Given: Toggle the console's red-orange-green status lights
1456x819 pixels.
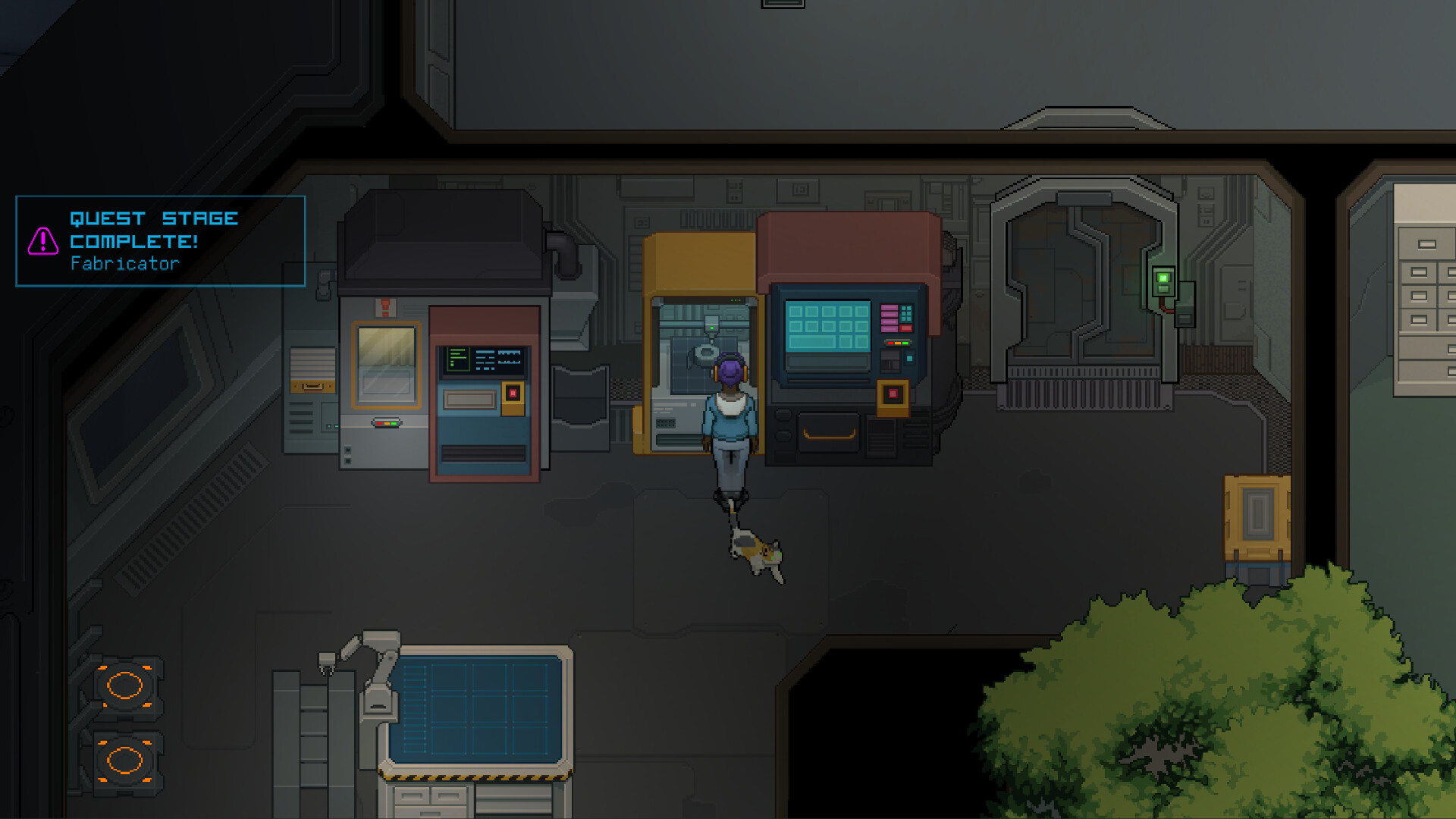Looking at the screenshot, I should click(899, 343).
